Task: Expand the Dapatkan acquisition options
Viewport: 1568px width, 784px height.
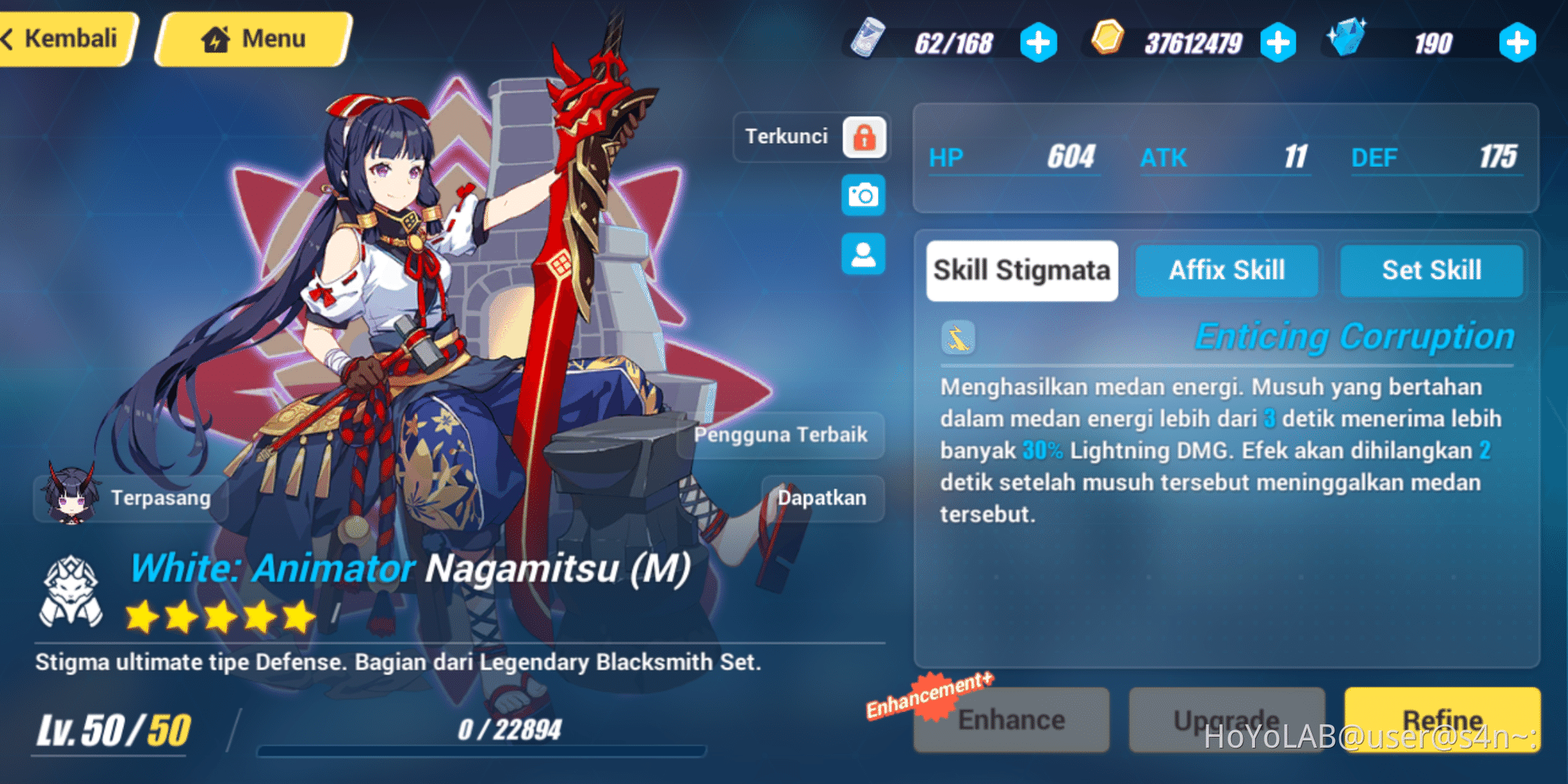Action: [x=822, y=497]
